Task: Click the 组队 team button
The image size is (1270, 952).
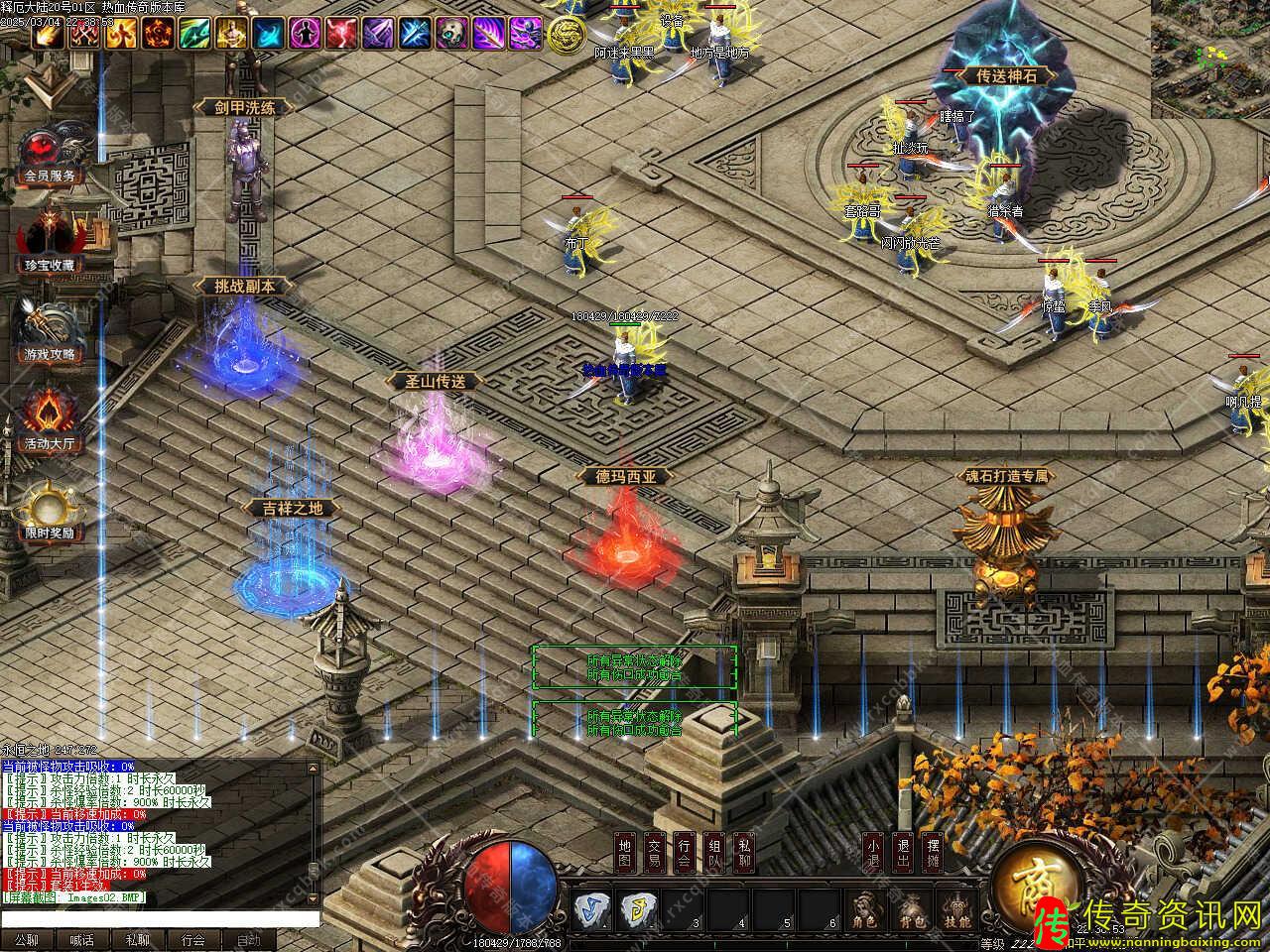Action: point(714,853)
